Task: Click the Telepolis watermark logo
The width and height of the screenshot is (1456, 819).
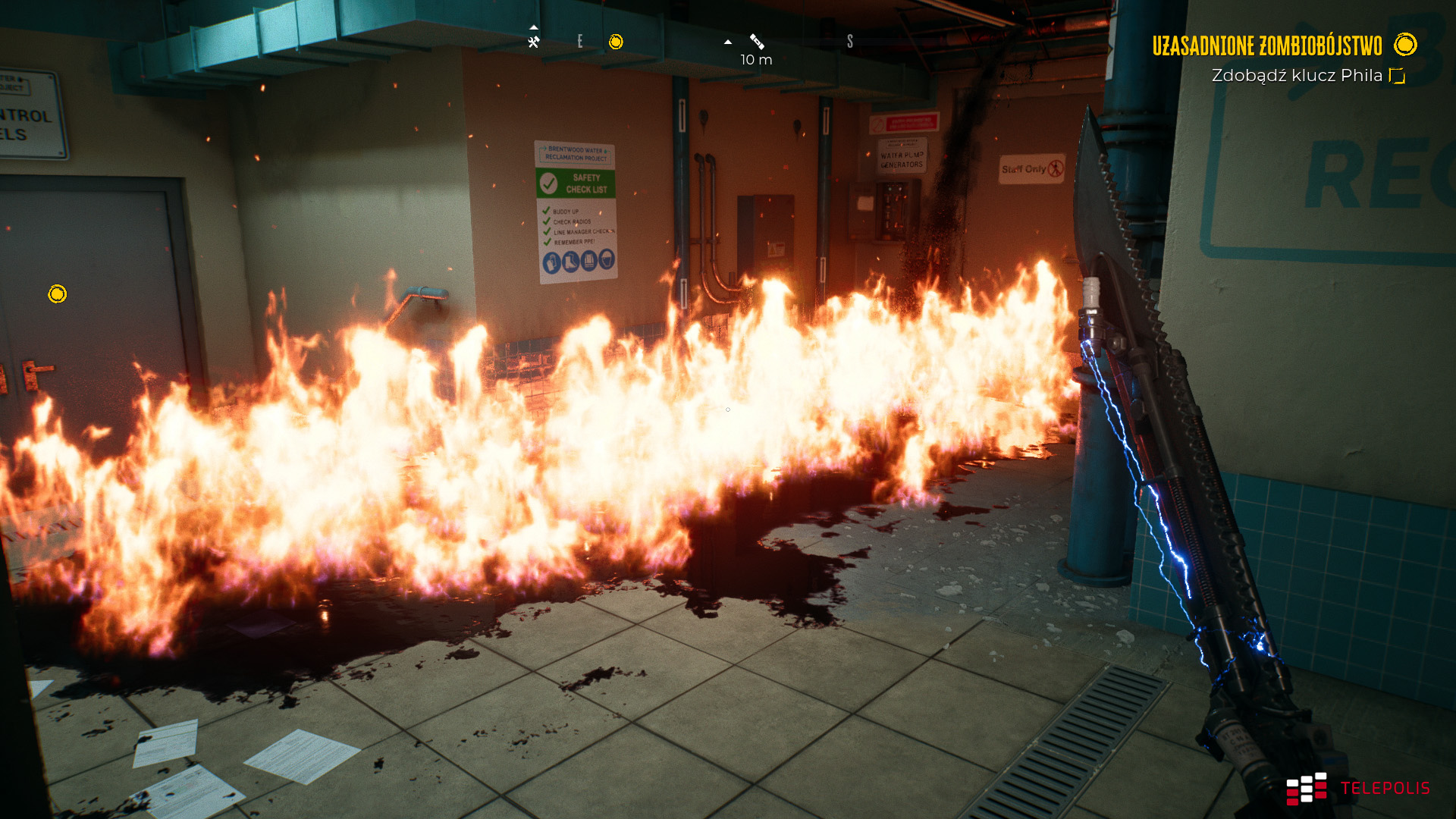Action: [x=1357, y=789]
